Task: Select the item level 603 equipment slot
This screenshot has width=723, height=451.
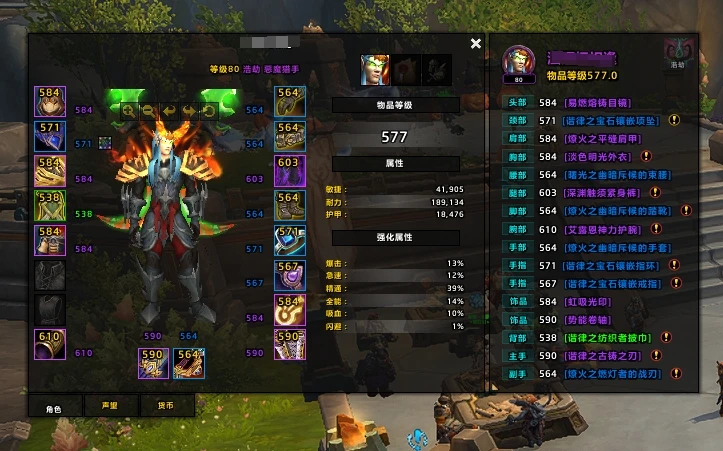Action: click(289, 171)
